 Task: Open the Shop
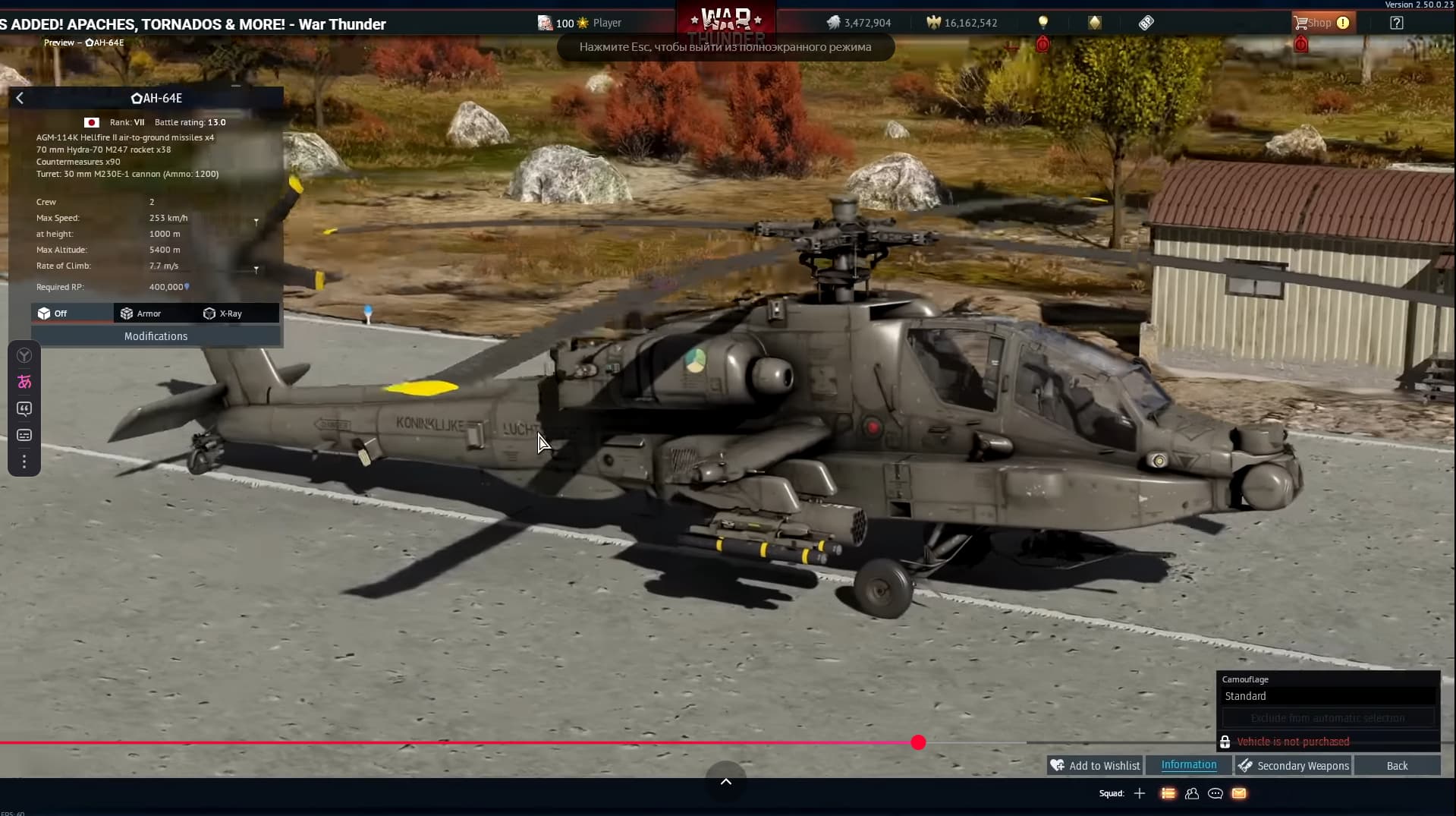pyautogui.click(x=1319, y=23)
